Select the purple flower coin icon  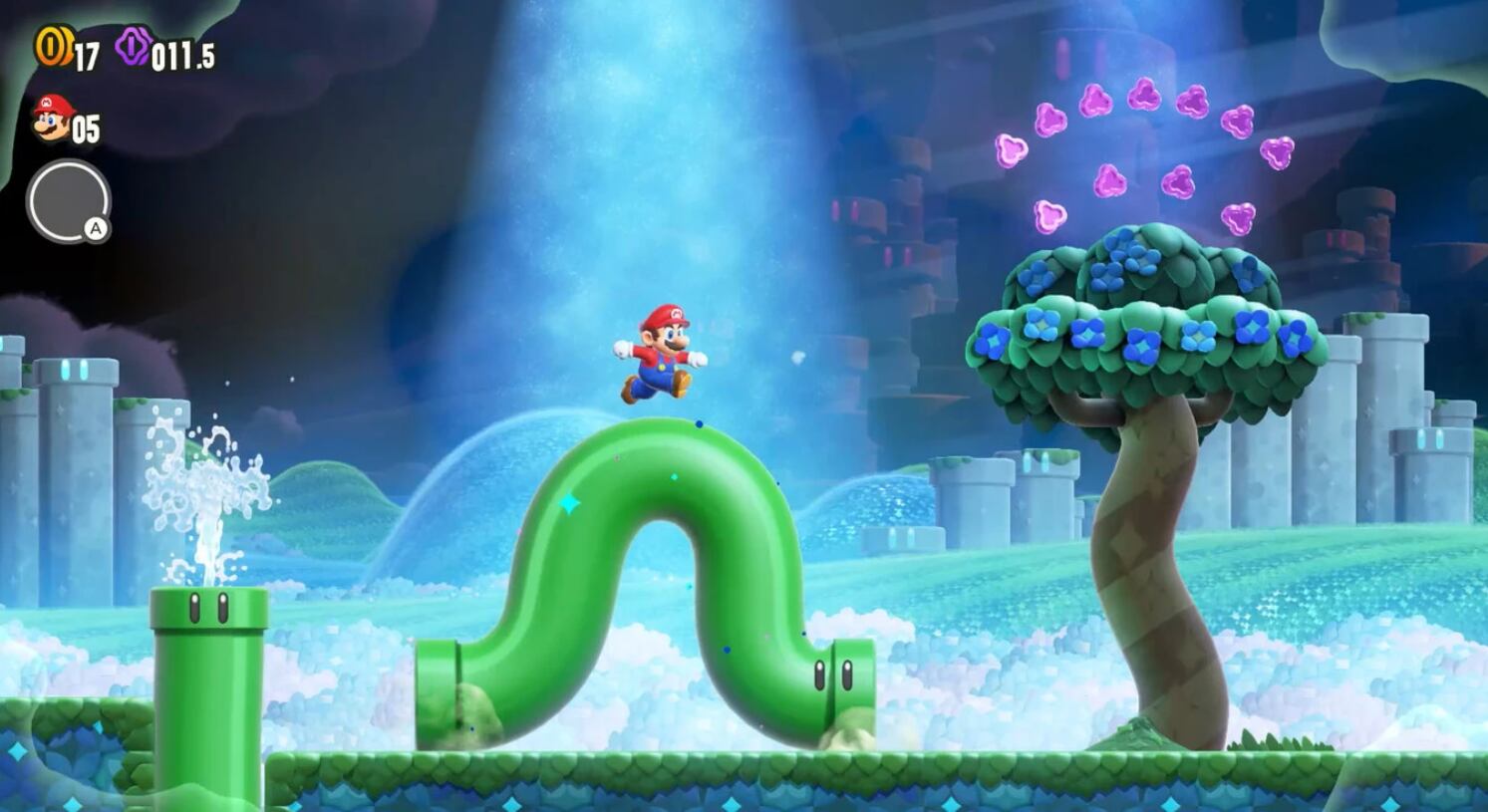click(x=135, y=46)
